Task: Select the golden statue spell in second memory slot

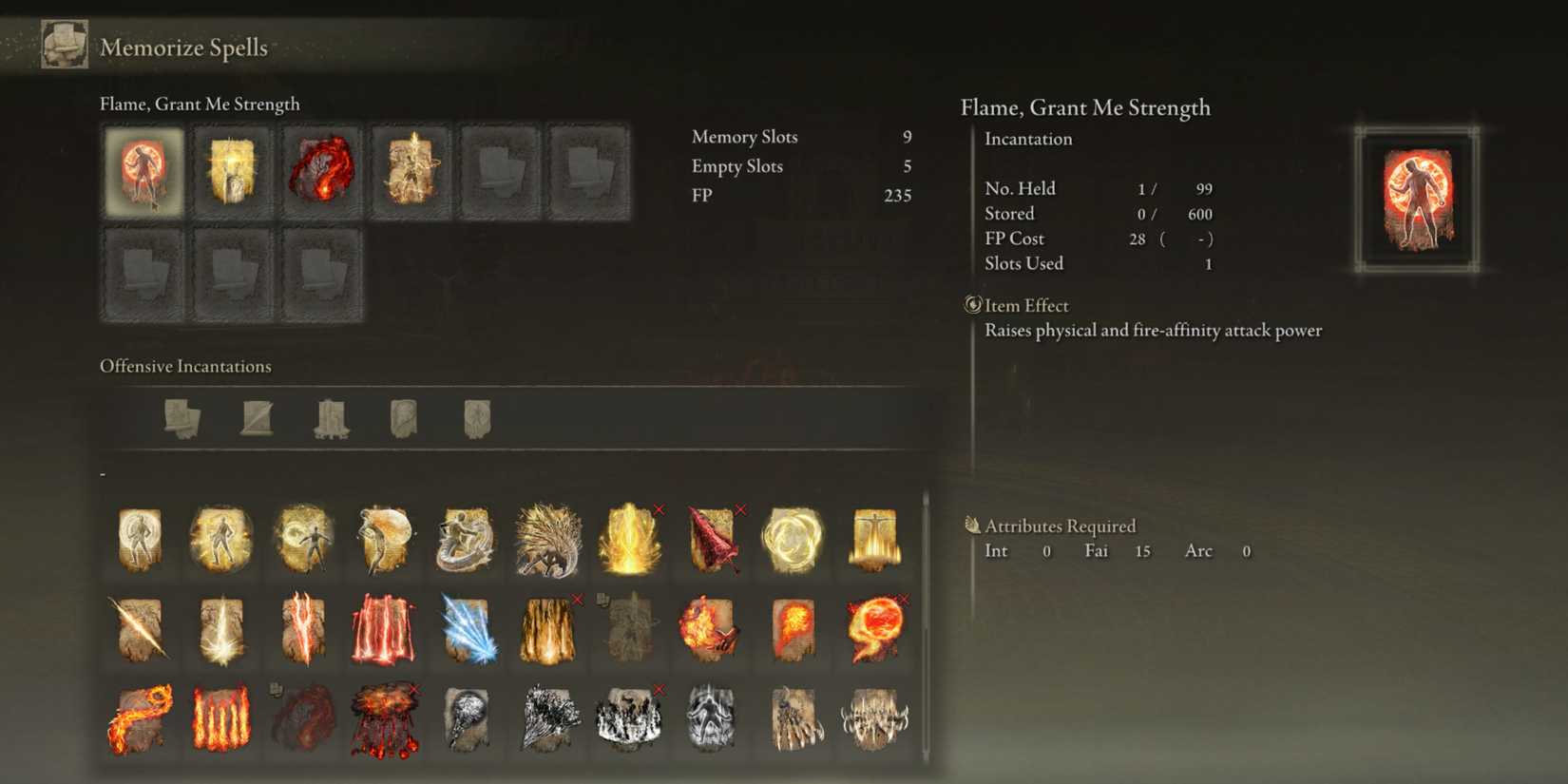Action: pyautogui.click(x=231, y=171)
